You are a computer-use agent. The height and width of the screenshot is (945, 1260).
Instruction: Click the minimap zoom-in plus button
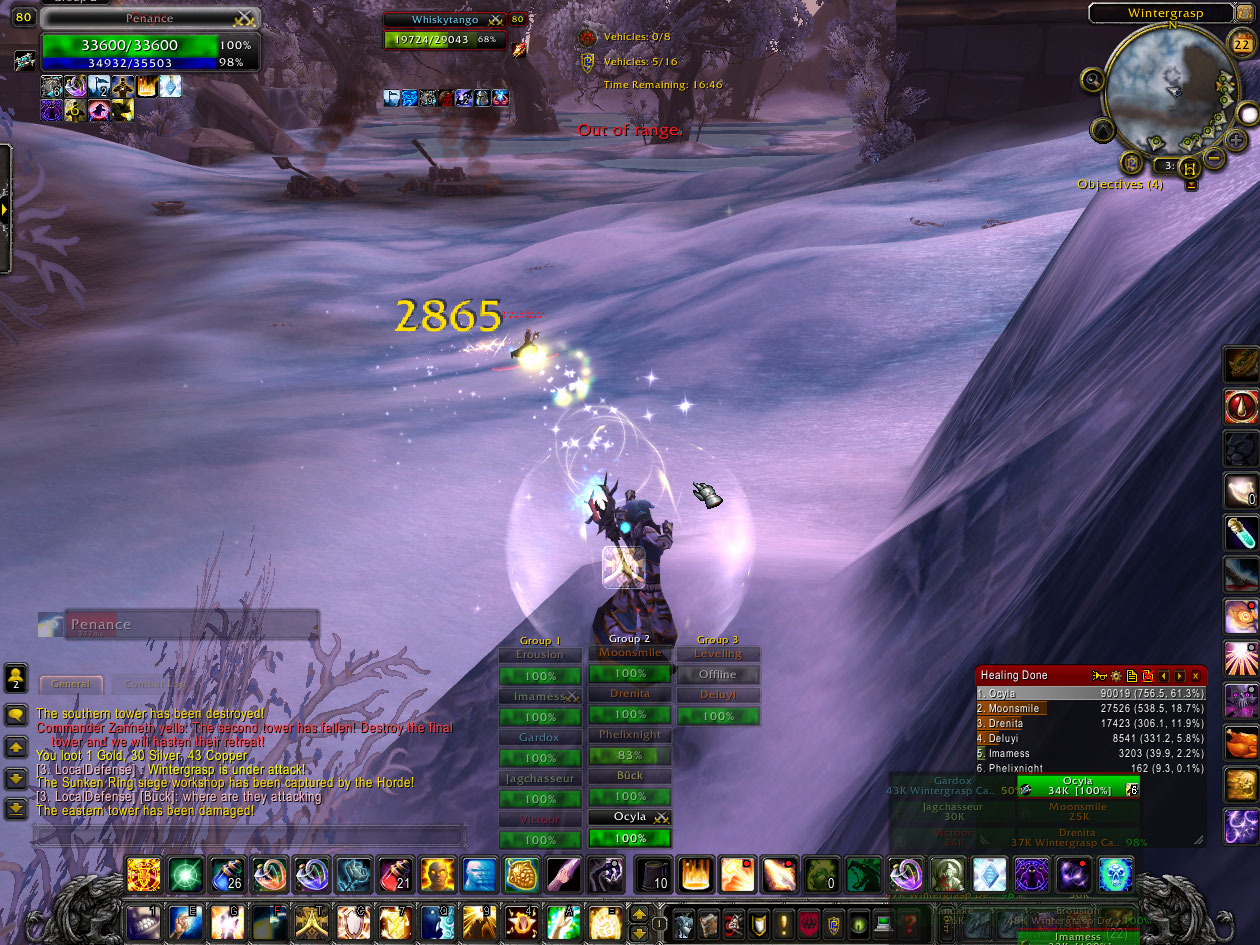coord(1236,139)
